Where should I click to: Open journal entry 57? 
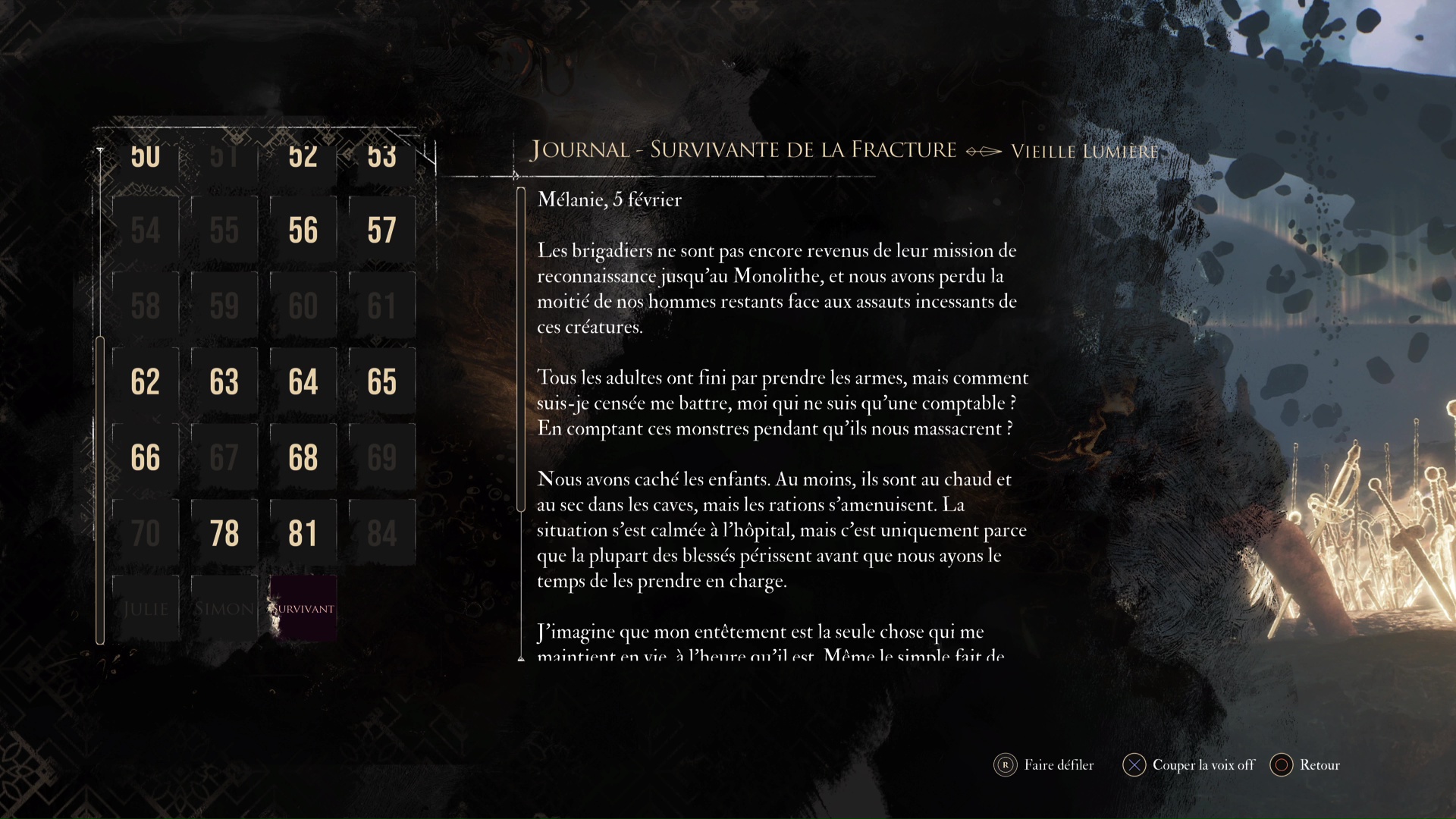point(381,230)
